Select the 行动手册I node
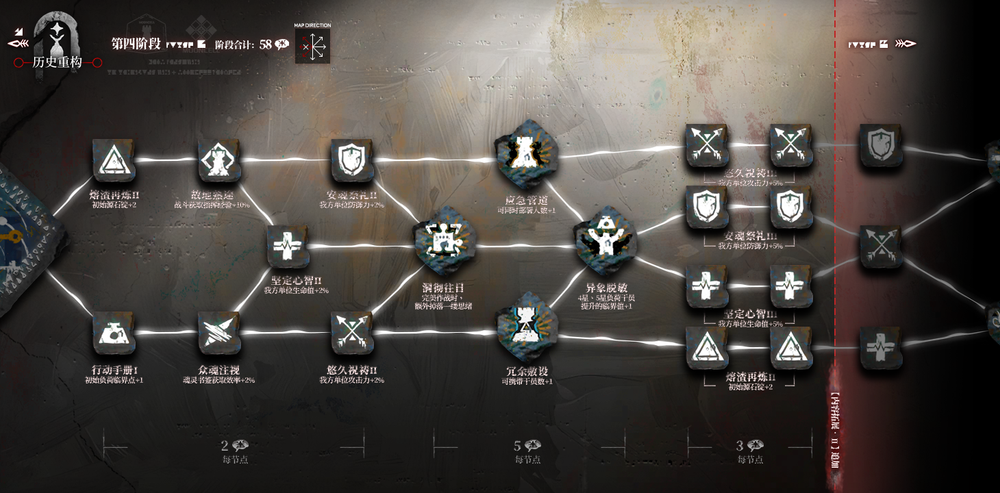Viewport: 1000px width, 493px height. tap(115, 334)
